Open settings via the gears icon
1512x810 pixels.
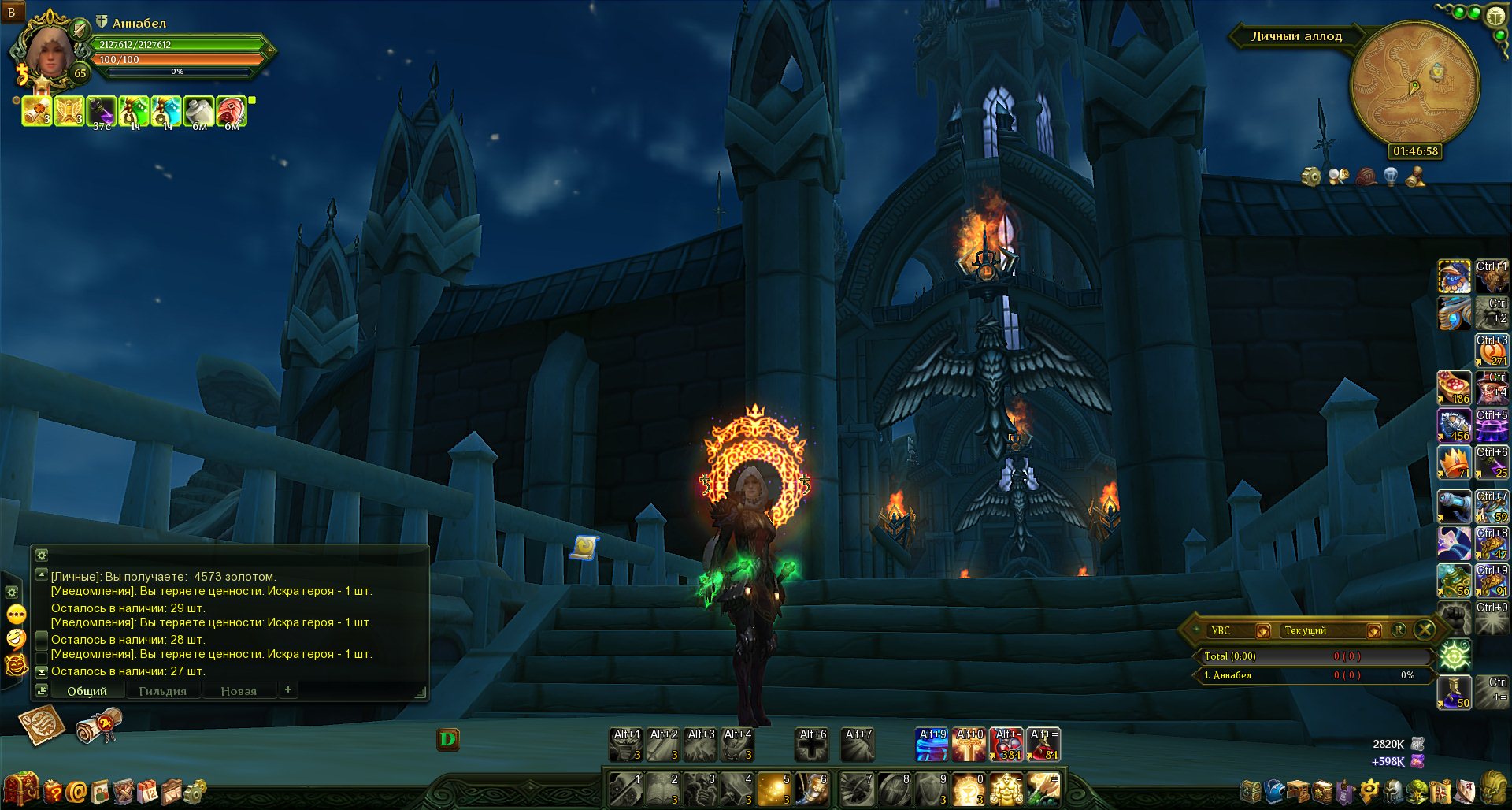pyautogui.click(x=195, y=790)
